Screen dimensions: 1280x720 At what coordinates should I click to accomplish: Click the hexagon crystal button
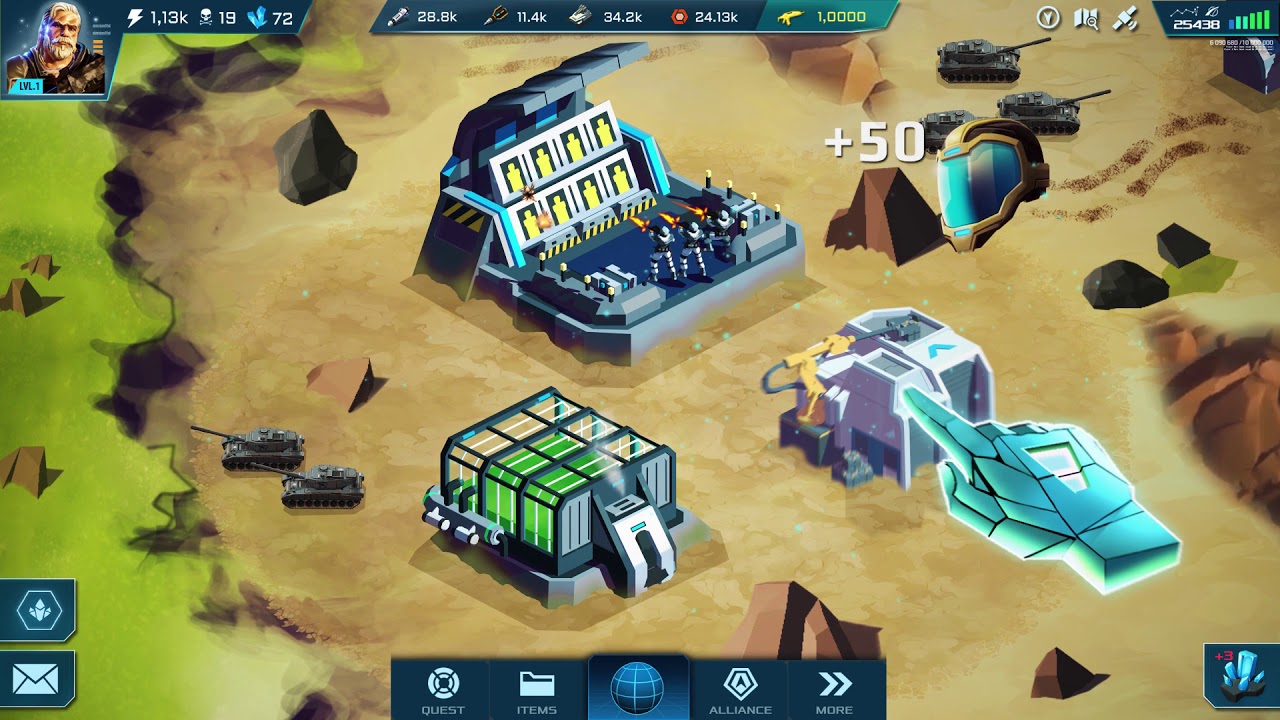pos(38,610)
